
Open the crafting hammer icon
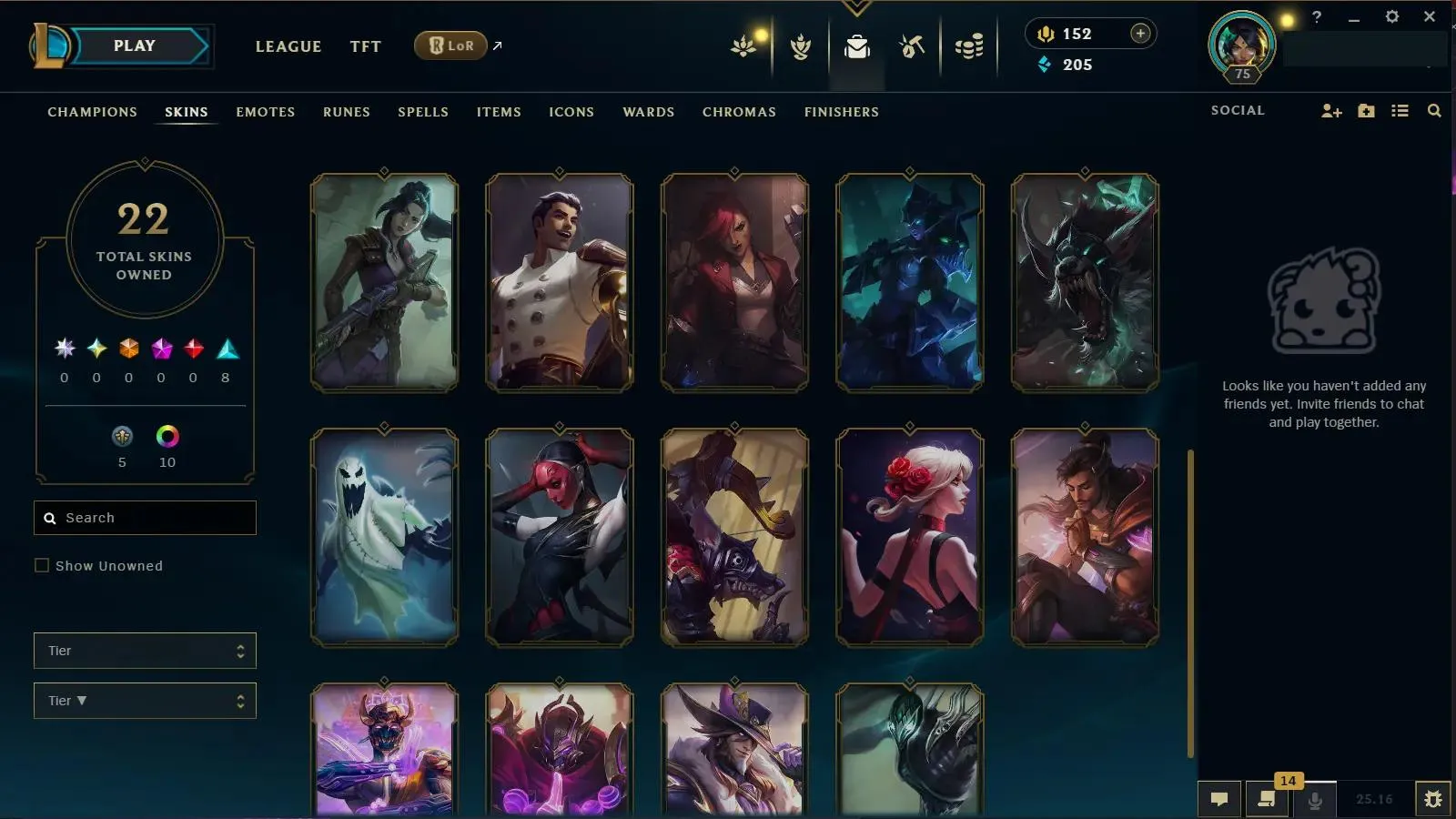[911, 46]
